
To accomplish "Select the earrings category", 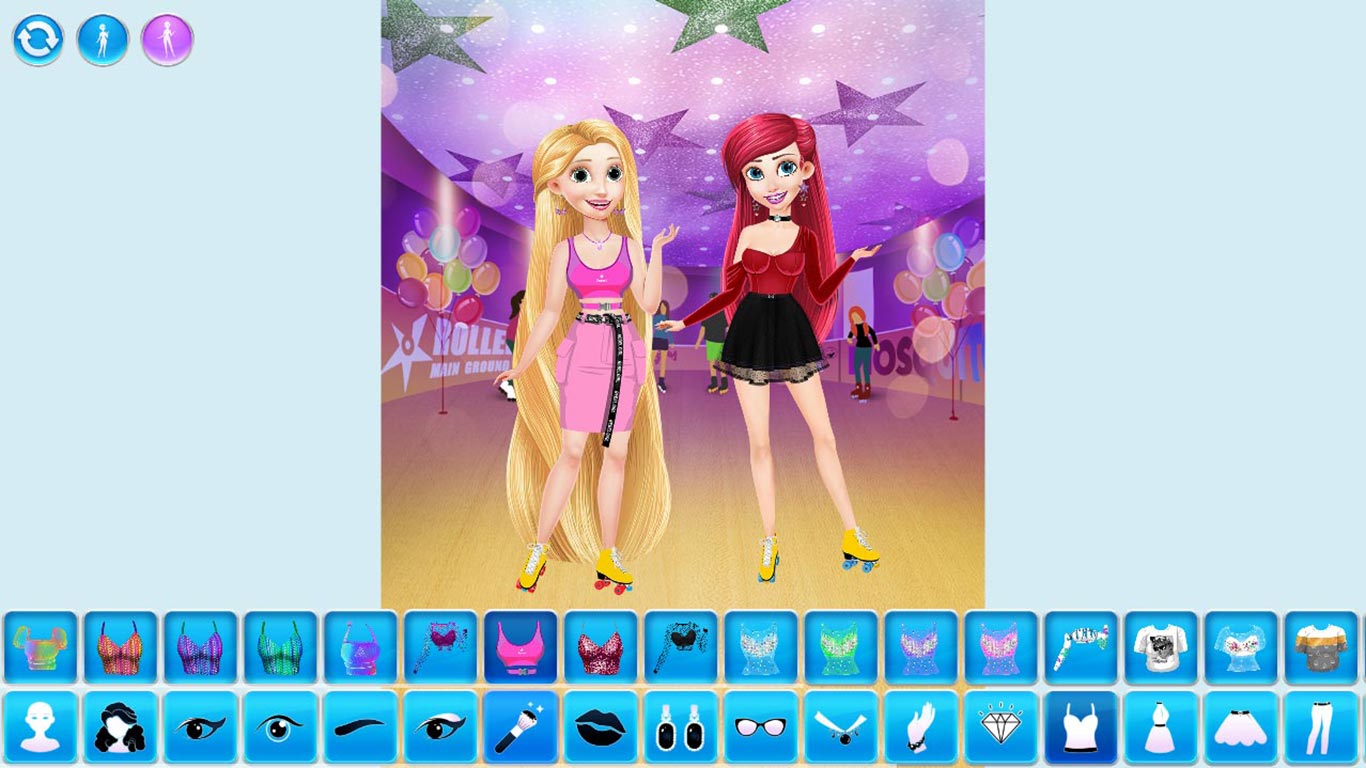I will [680, 730].
